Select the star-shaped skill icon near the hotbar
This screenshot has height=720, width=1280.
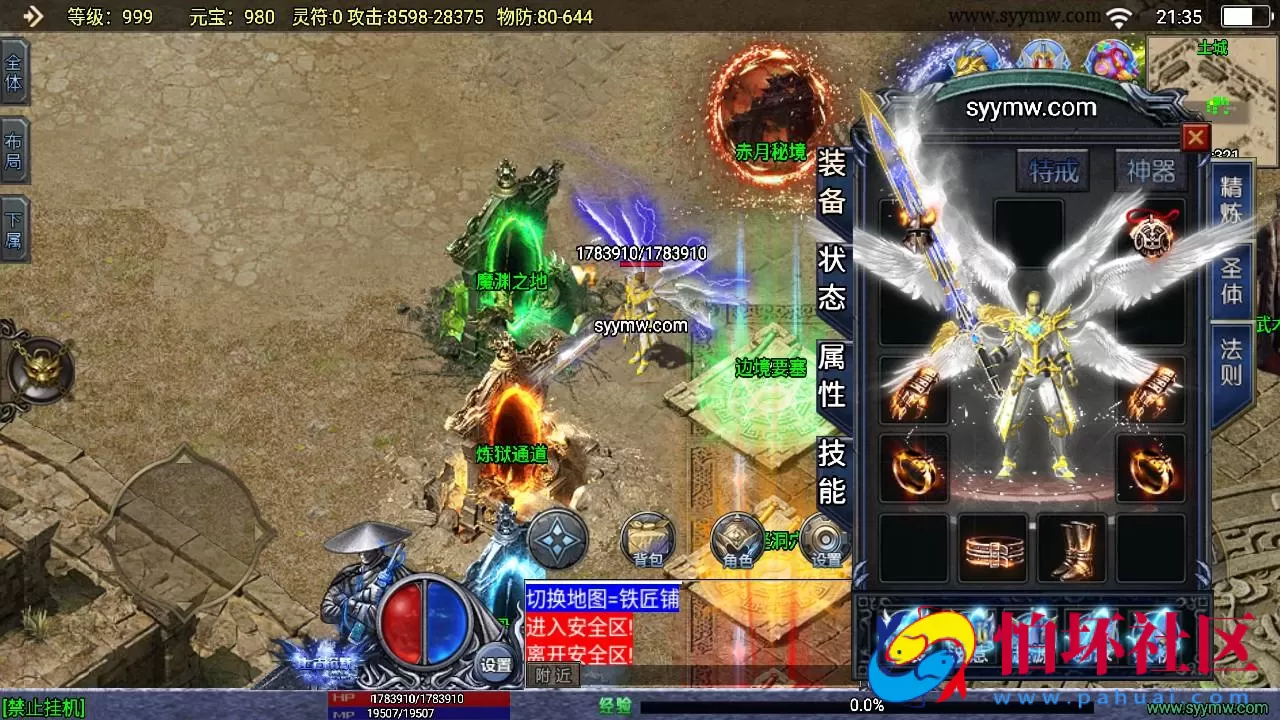coord(555,540)
